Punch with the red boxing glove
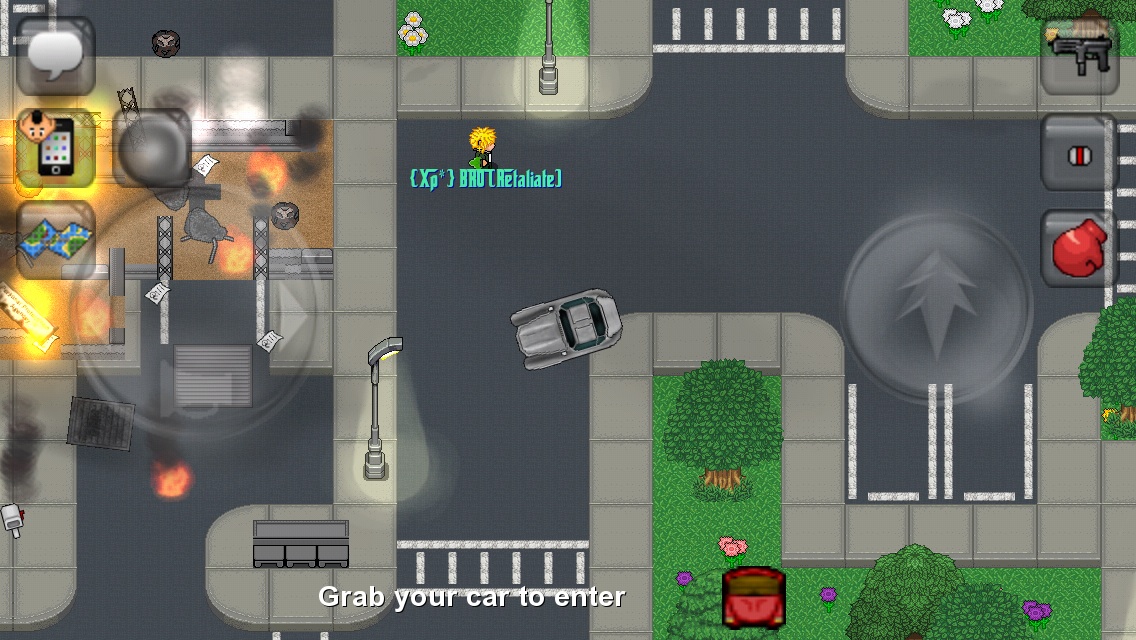Image resolution: width=1136 pixels, height=640 pixels. [1079, 247]
